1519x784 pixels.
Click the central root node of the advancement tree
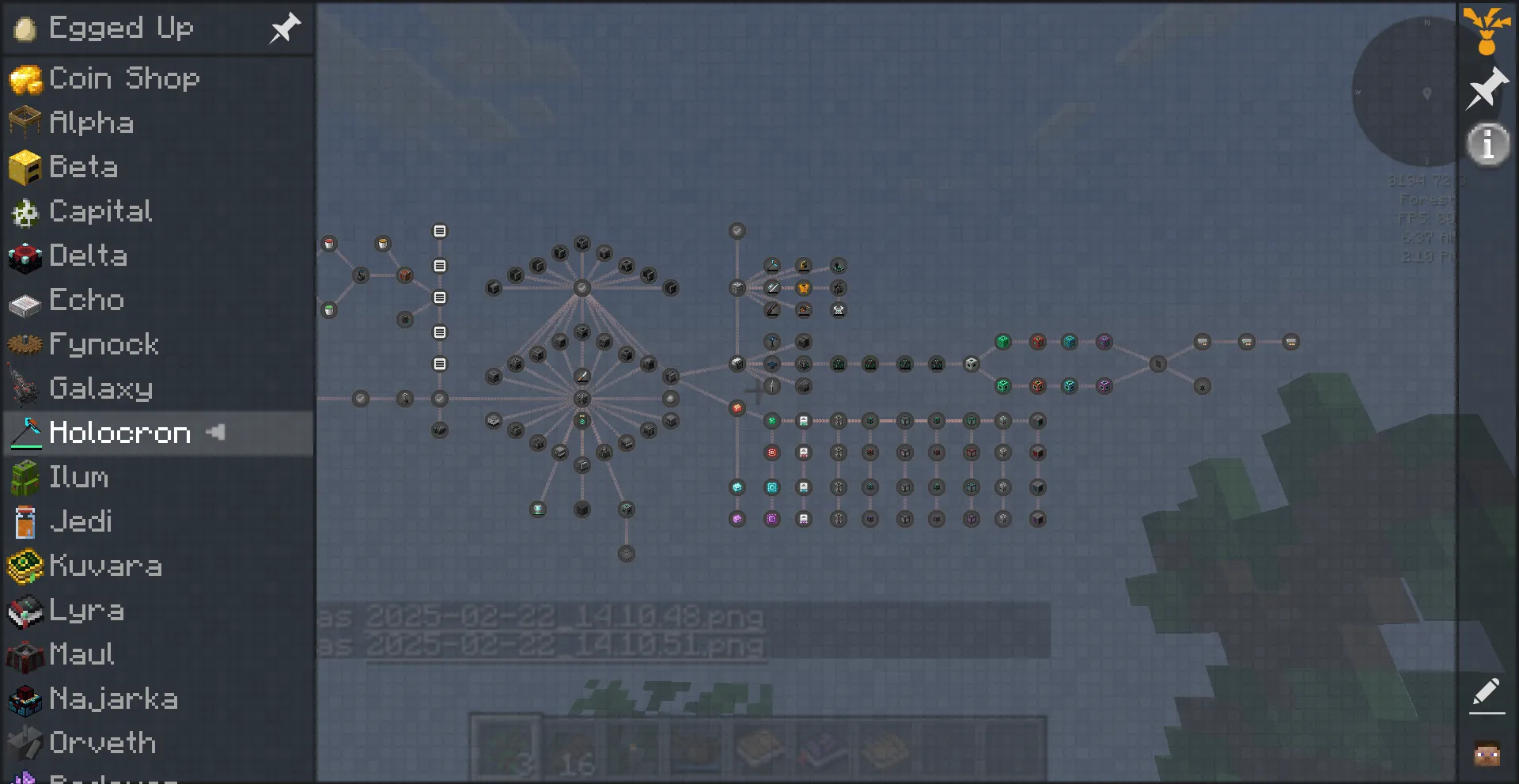(x=582, y=400)
